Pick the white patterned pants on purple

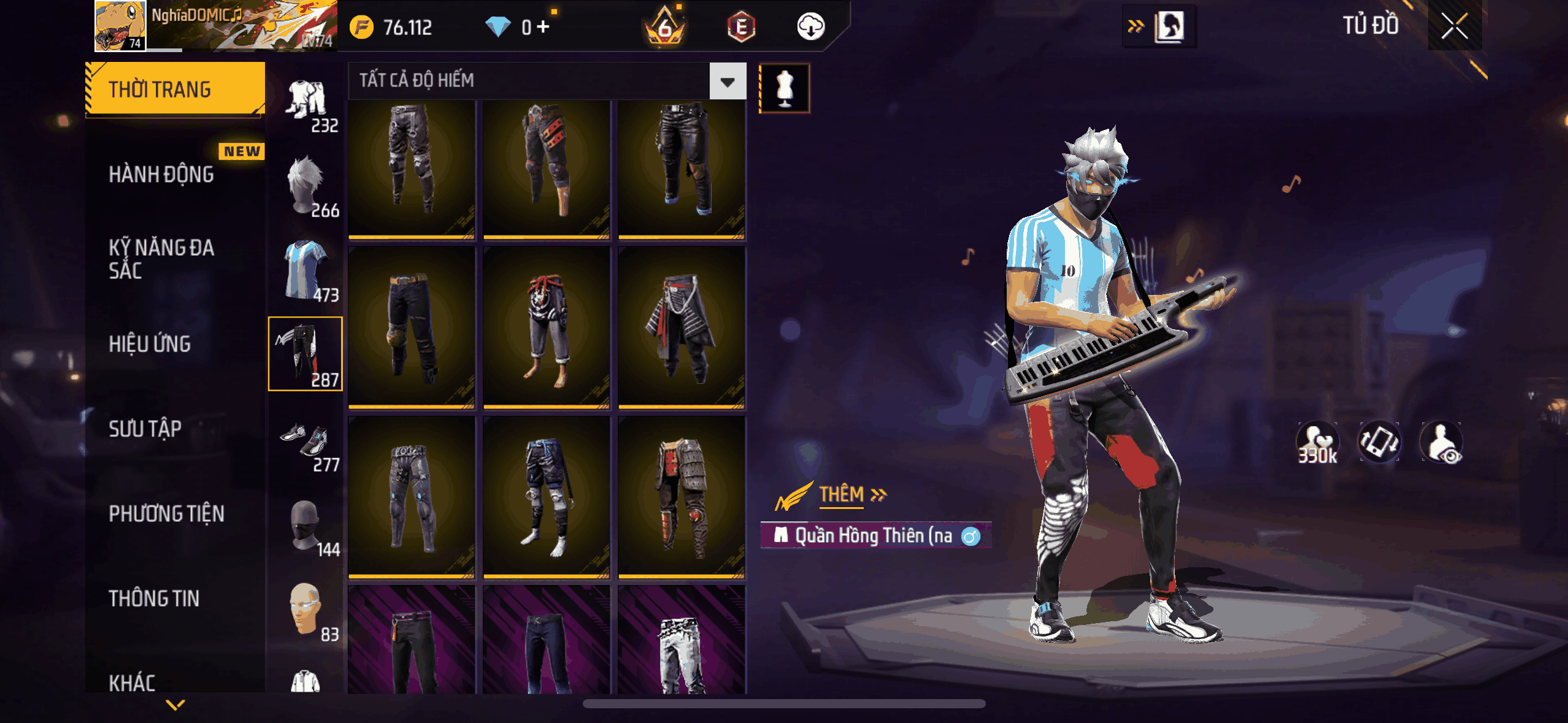tap(682, 641)
